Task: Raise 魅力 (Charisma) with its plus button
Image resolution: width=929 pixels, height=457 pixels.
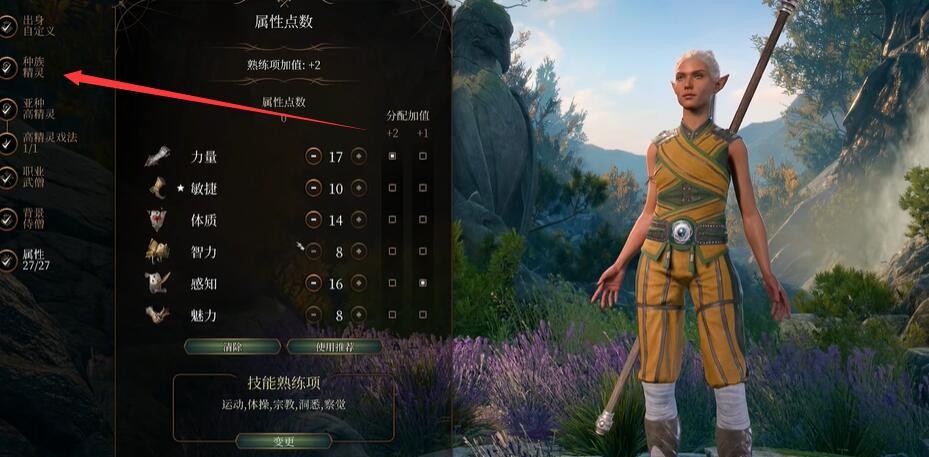Action: pos(358,314)
